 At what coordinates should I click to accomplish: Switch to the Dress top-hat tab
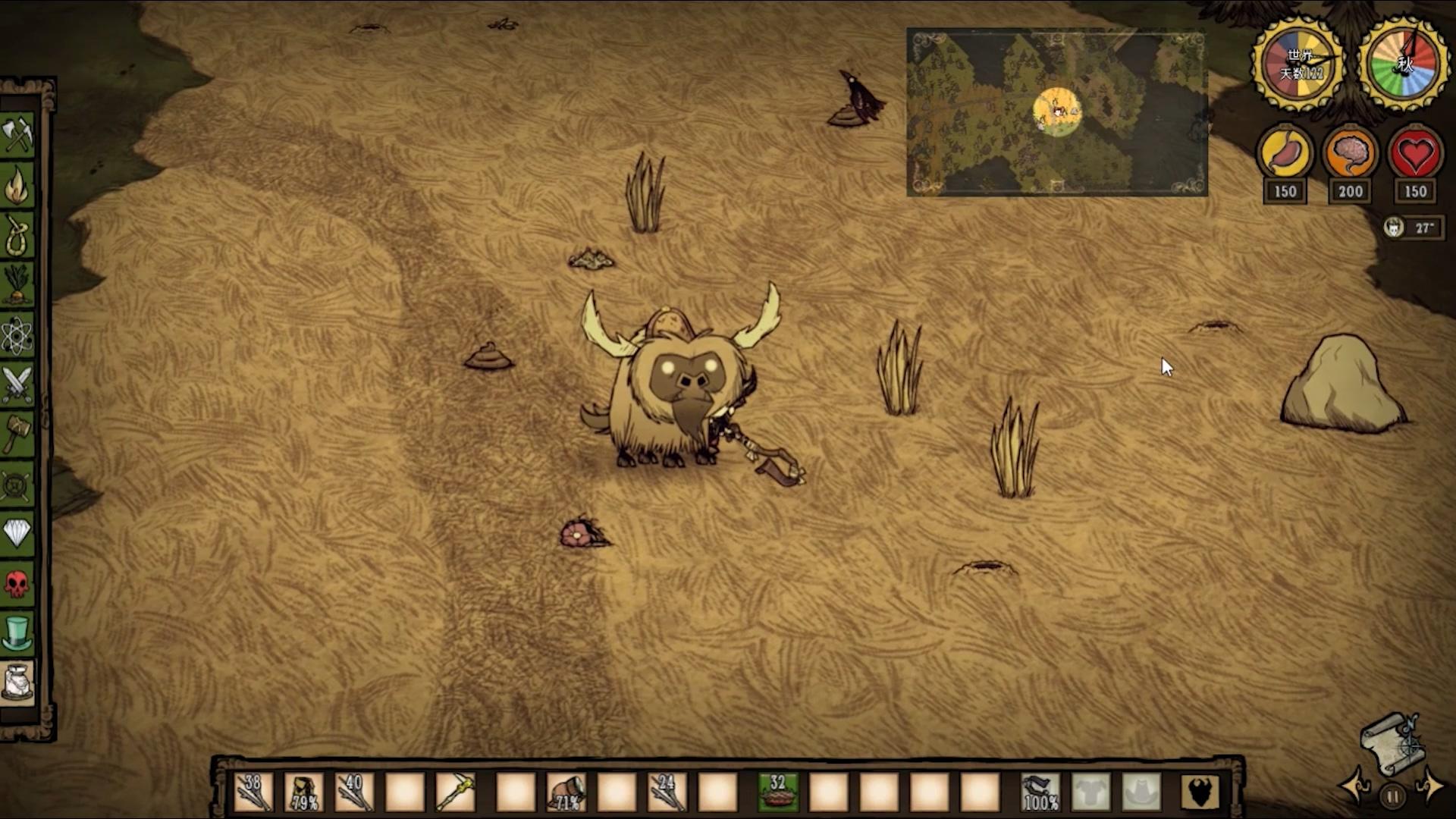[x=17, y=633]
